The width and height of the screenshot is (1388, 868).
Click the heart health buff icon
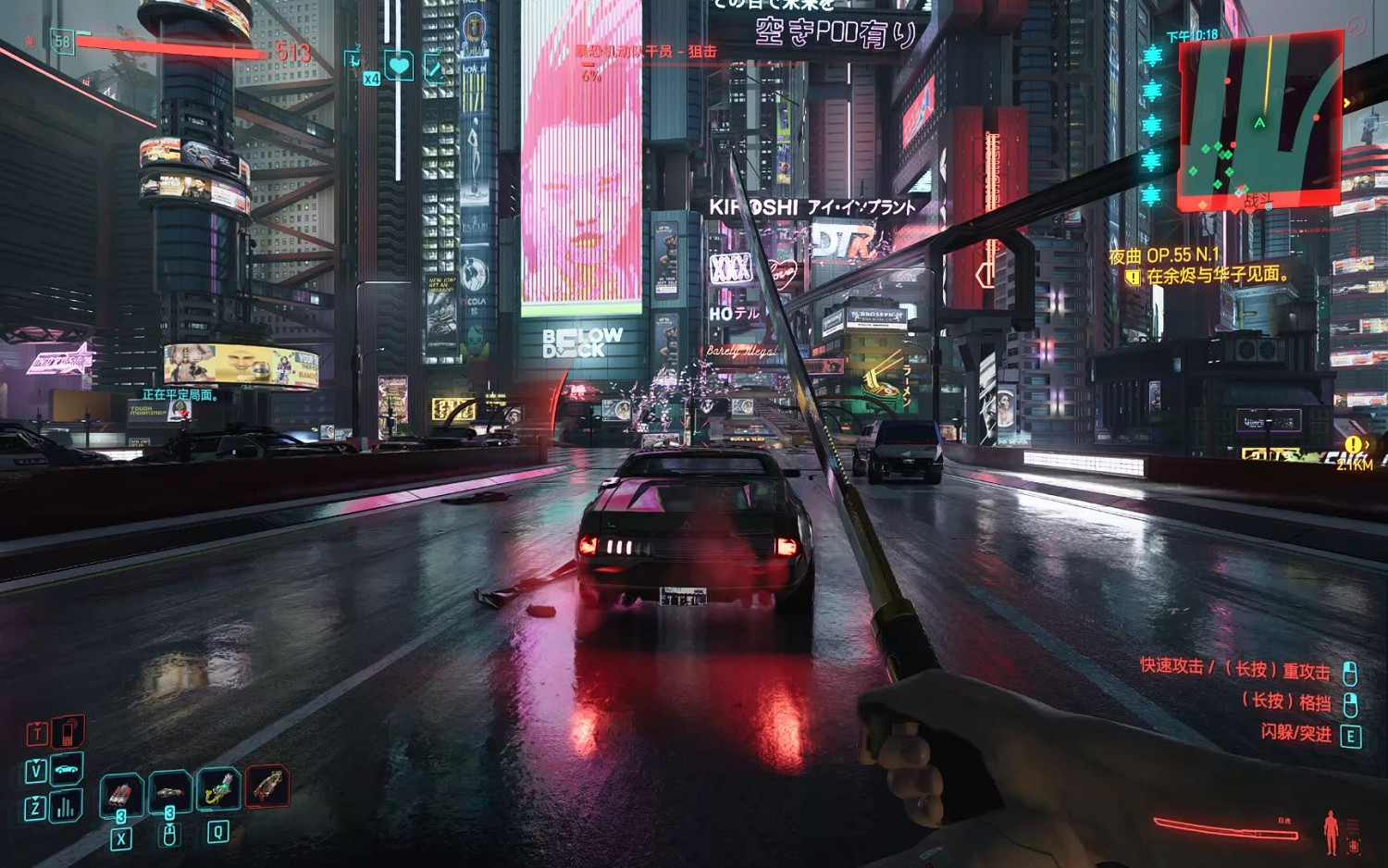398,67
